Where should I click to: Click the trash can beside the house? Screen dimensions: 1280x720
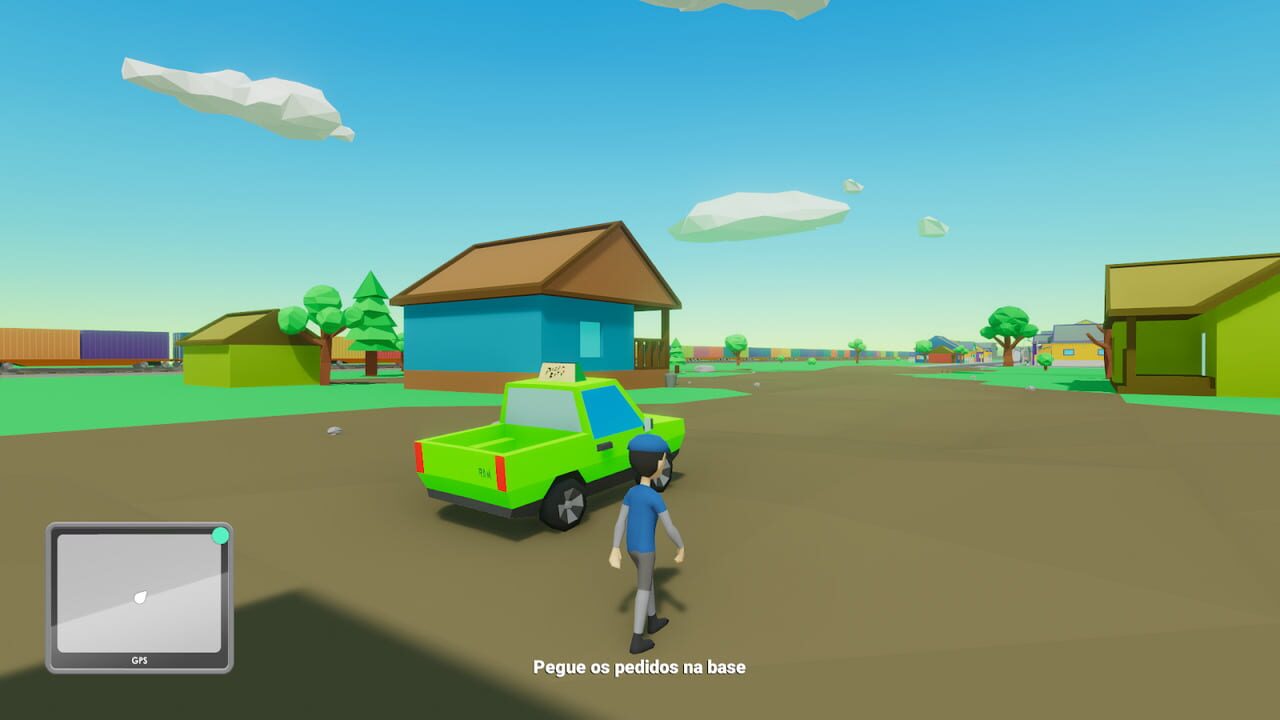click(668, 378)
